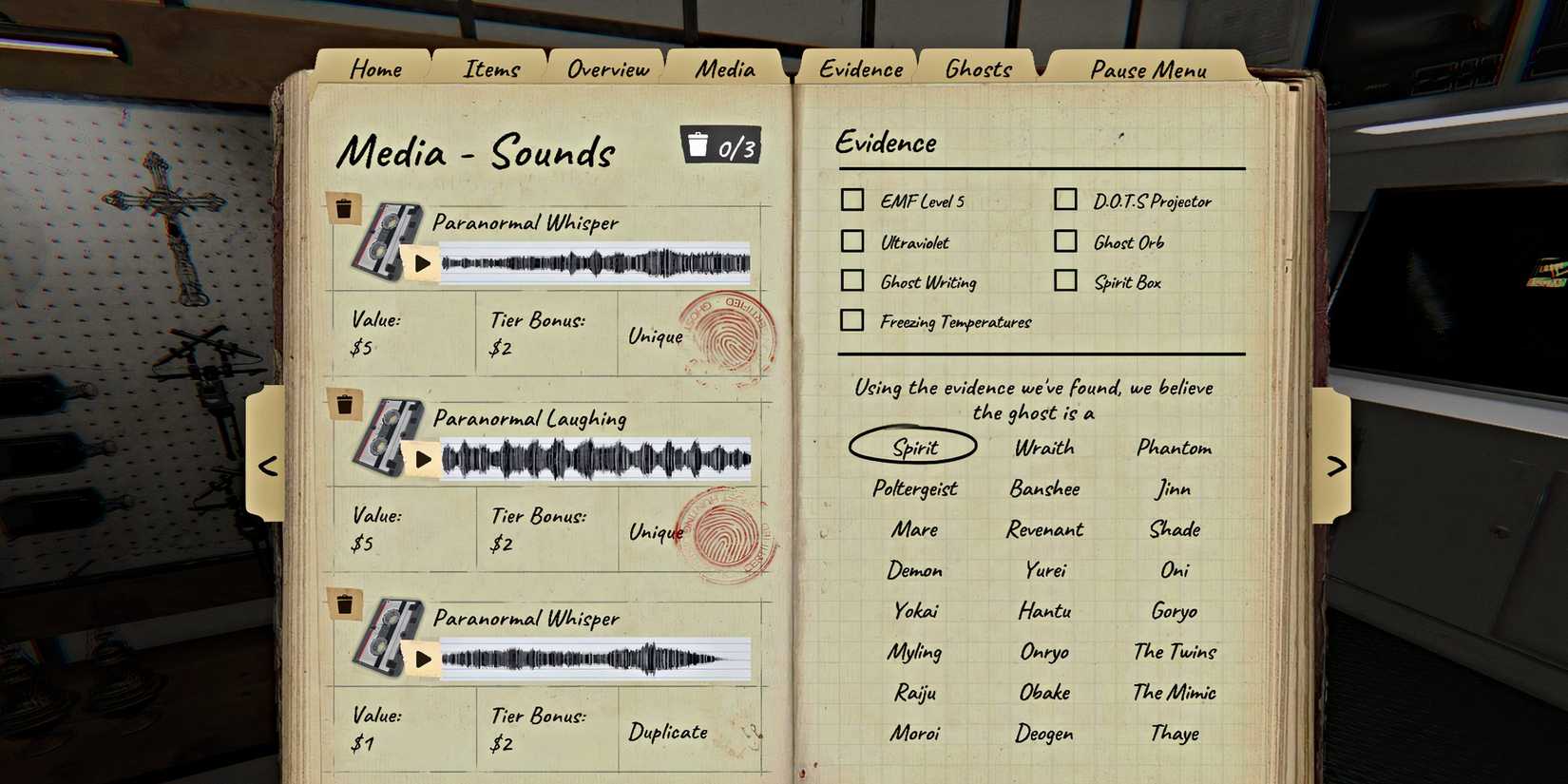1568x784 pixels.
Task: Delete the Paranormal Laughing recording
Action: (345, 403)
